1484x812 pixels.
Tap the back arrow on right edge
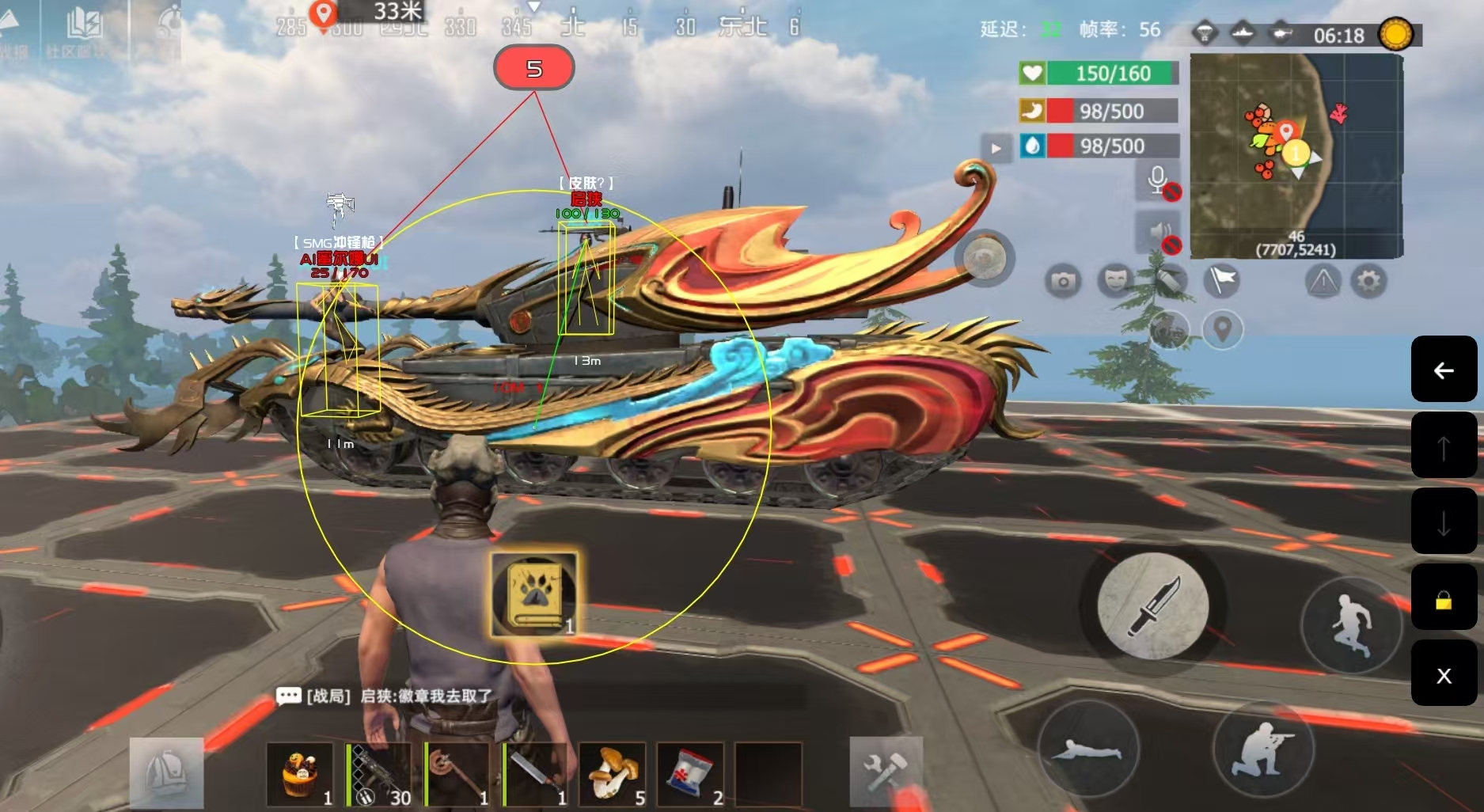pos(1445,370)
